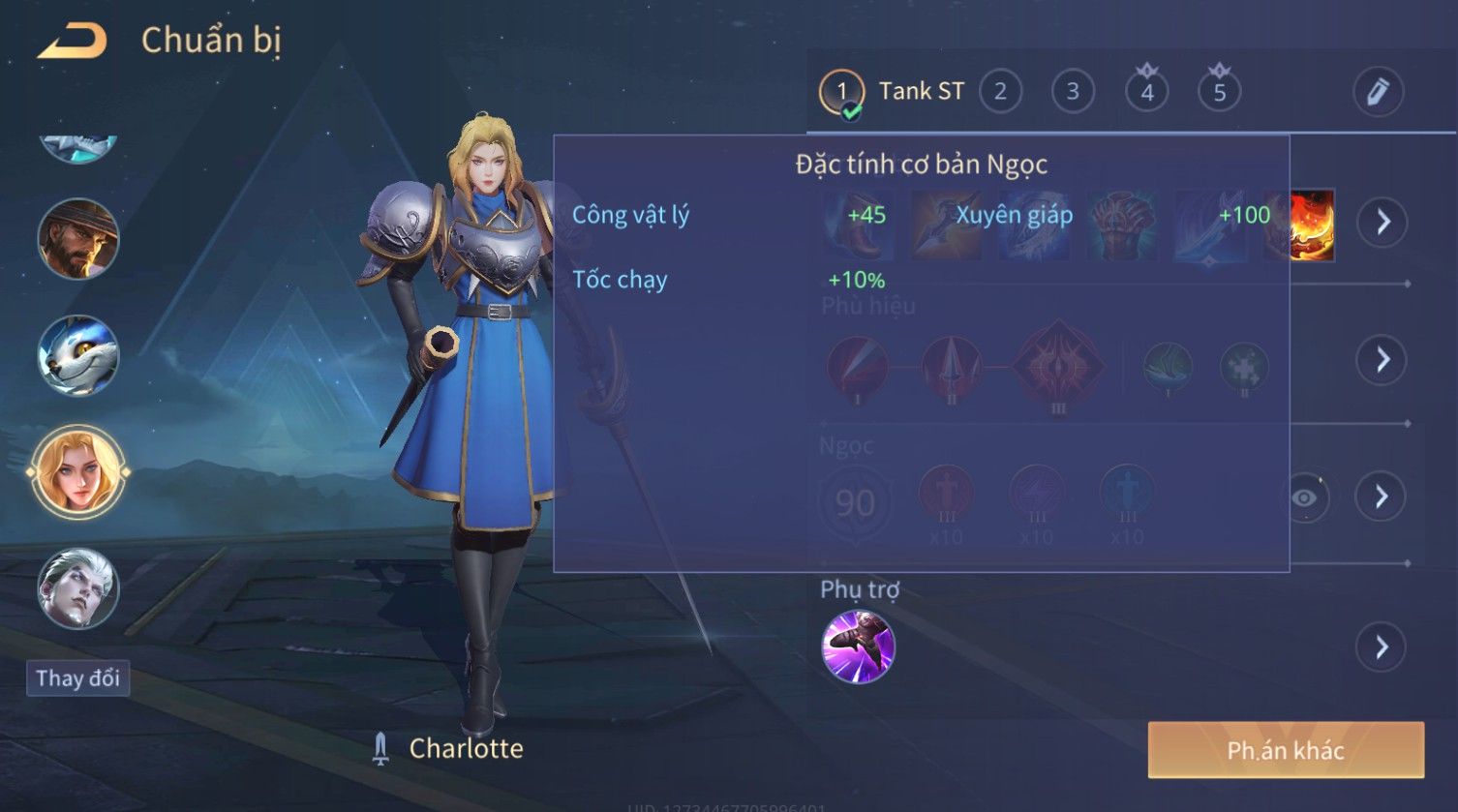This screenshot has height=812, width=1458.
Task: Select the Tank ST preset 1
Action: click(x=841, y=92)
